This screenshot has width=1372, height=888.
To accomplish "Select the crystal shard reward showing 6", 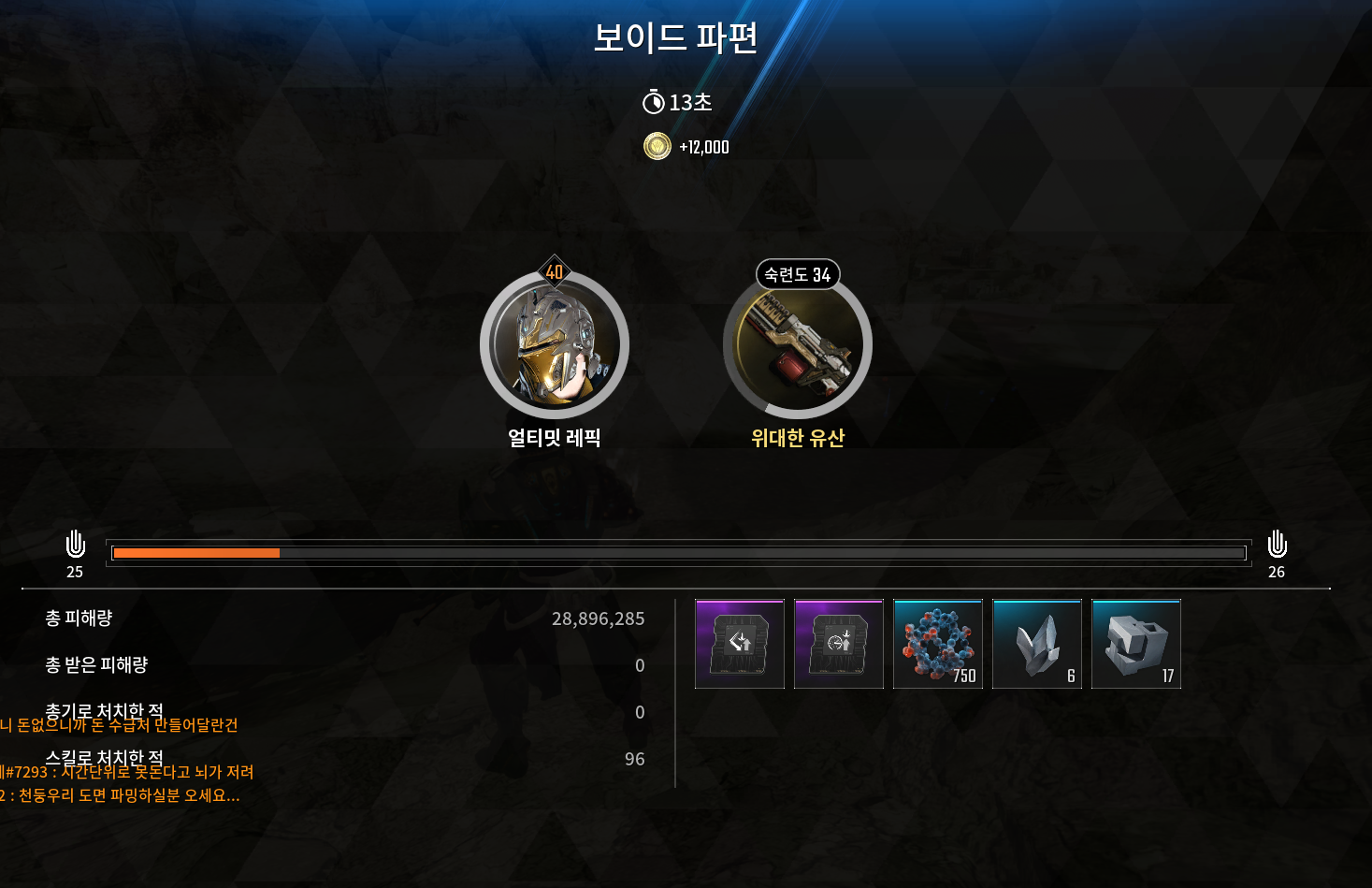I will coord(1036,644).
